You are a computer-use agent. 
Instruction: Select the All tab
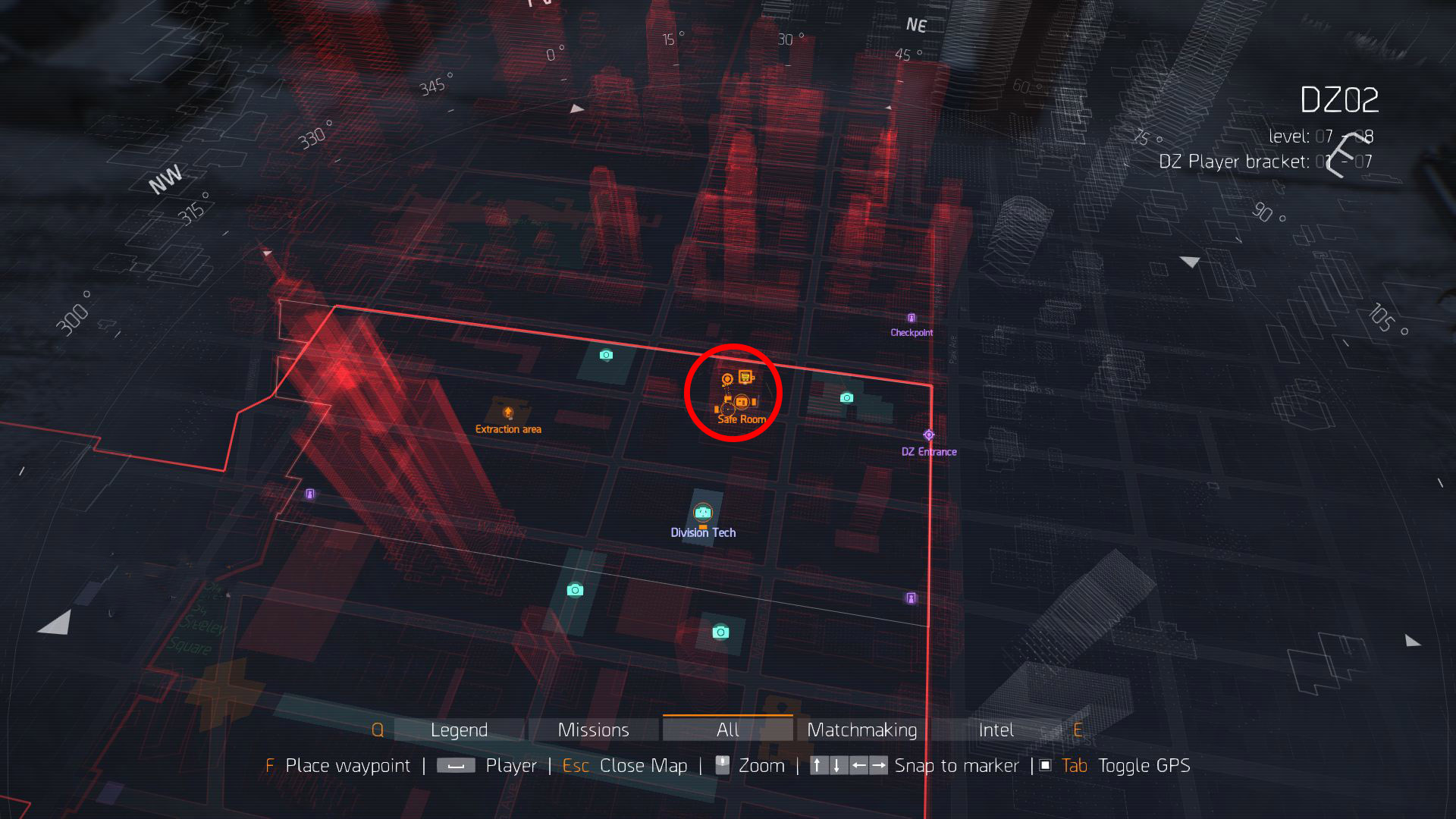tap(727, 730)
